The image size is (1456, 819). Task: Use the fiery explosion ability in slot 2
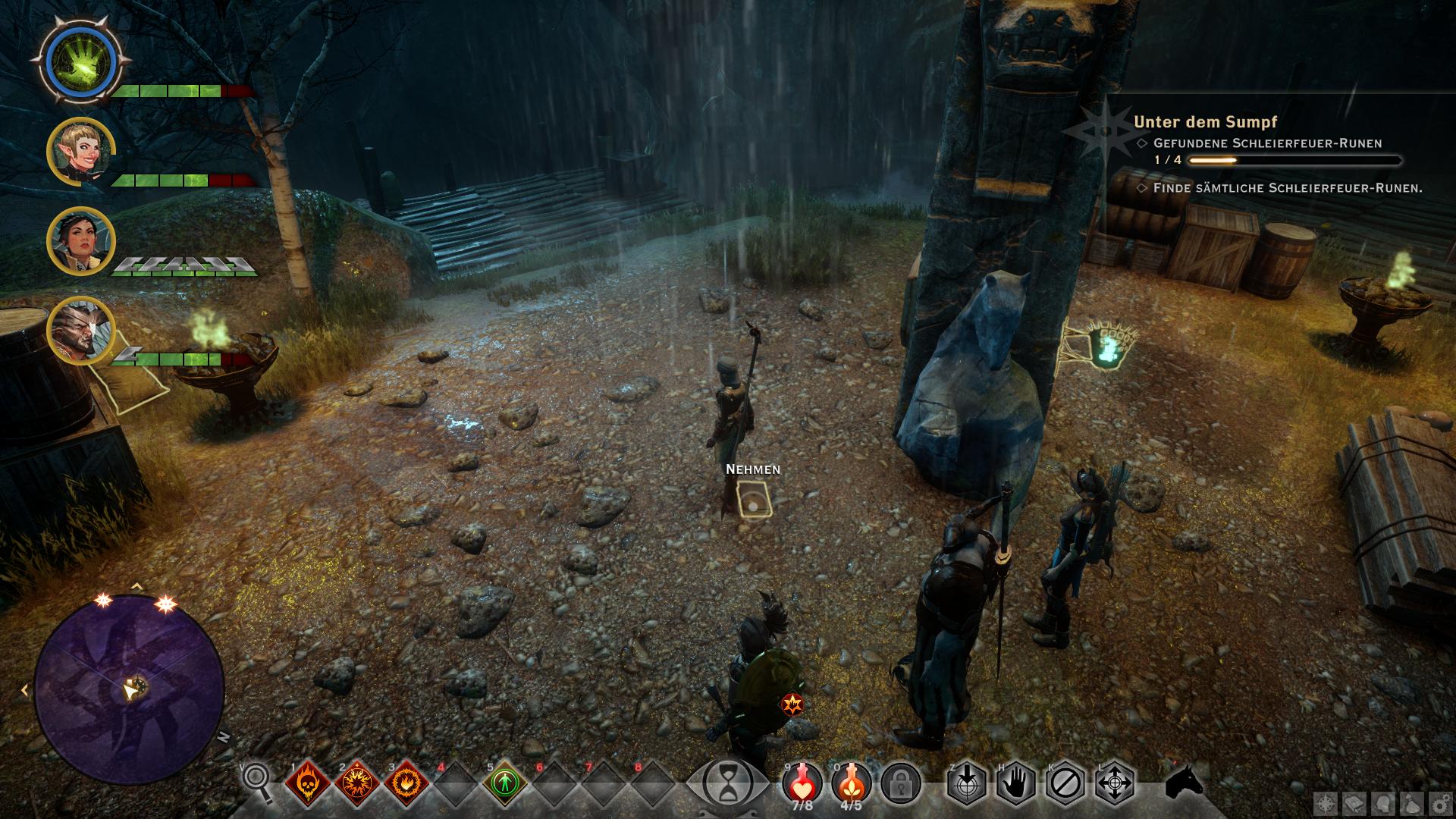(x=357, y=783)
